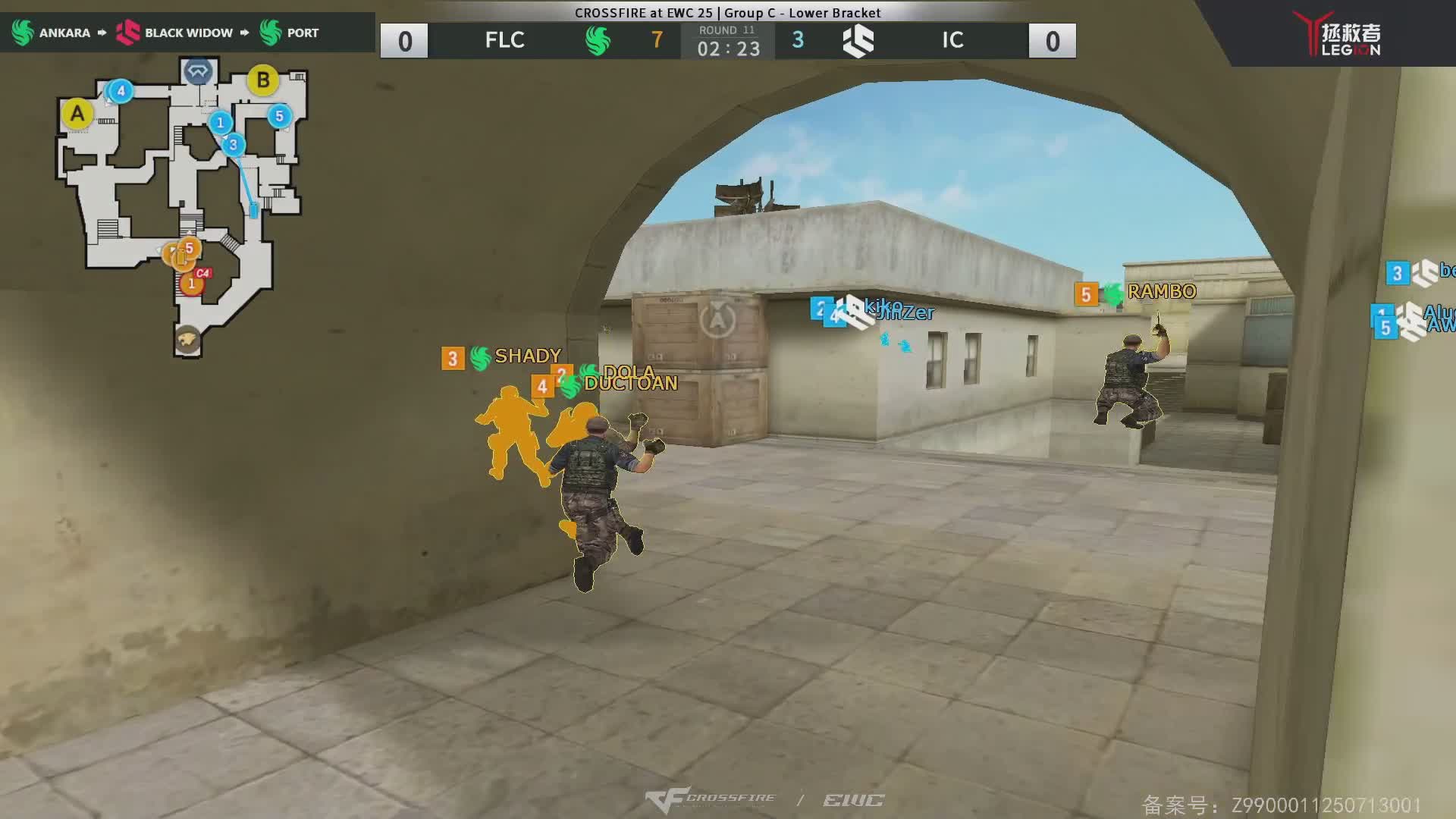Click the C4 bomb marker on the minimap
This screenshot has height=819, width=1456.
[x=202, y=273]
